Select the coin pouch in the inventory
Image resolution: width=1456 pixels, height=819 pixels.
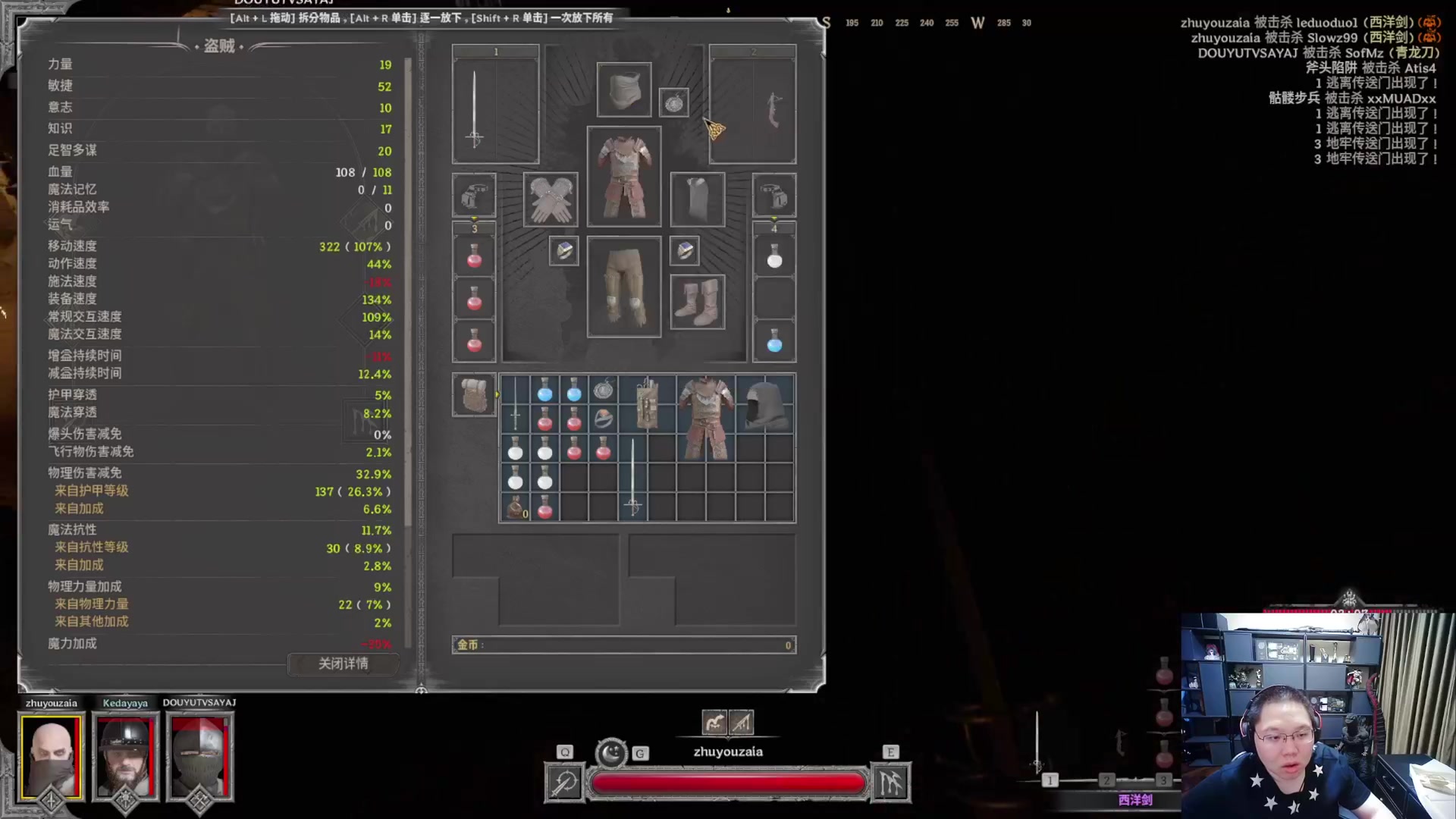click(x=516, y=507)
